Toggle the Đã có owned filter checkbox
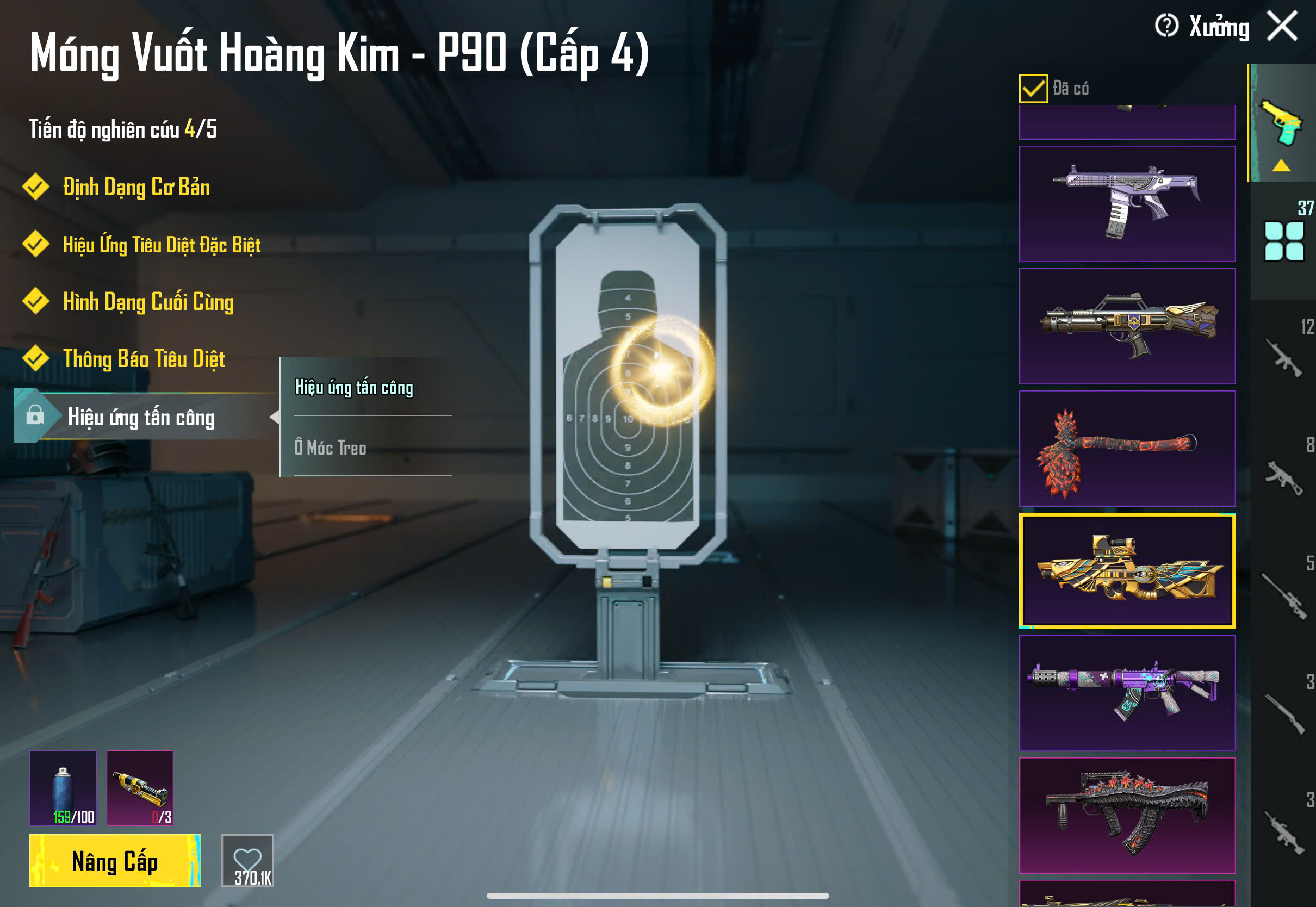Image resolution: width=1316 pixels, height=907 pixels. pos(1033,89)
